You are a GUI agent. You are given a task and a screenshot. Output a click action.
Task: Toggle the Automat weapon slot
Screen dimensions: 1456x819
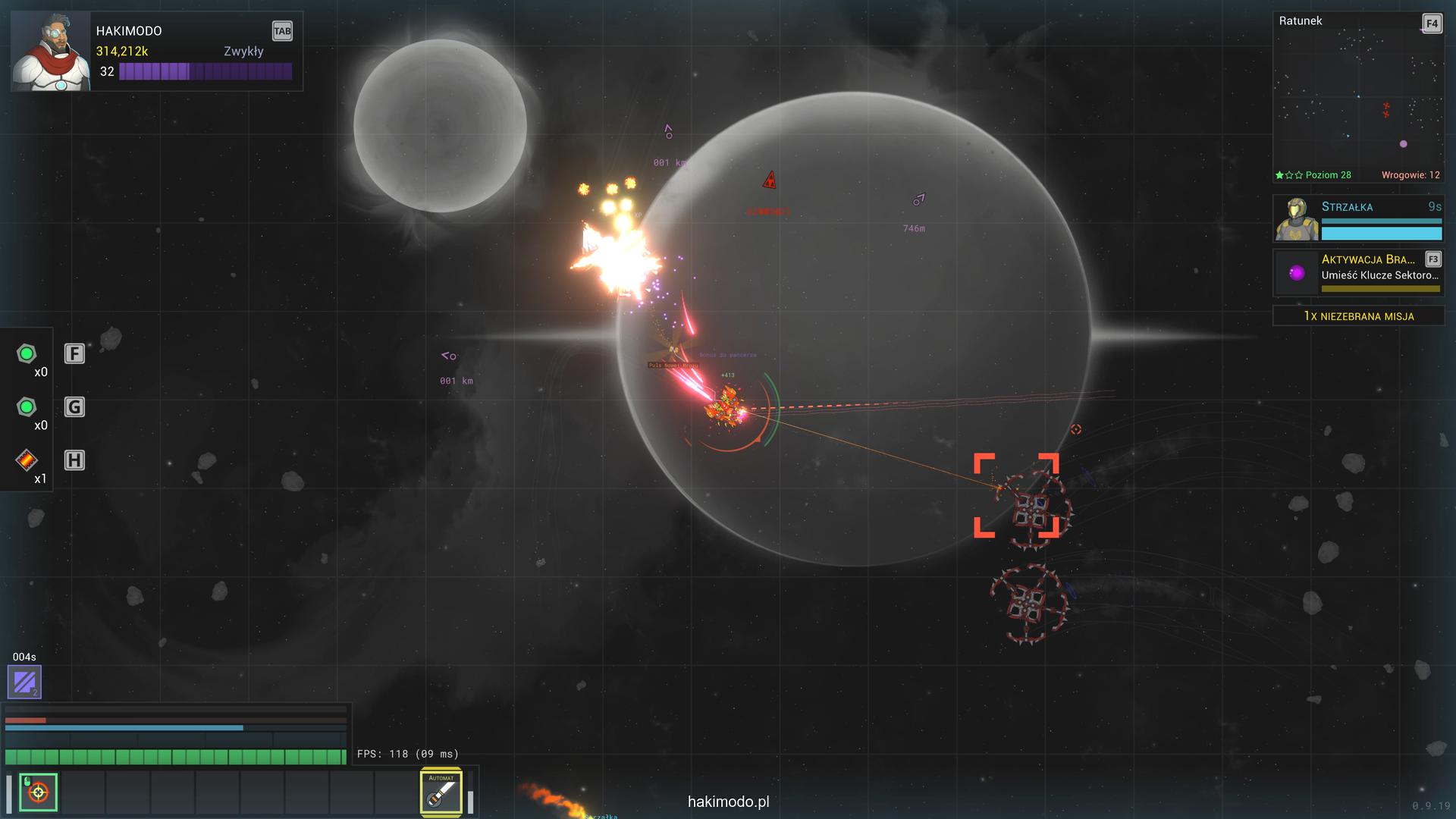(x=441, y=793)
